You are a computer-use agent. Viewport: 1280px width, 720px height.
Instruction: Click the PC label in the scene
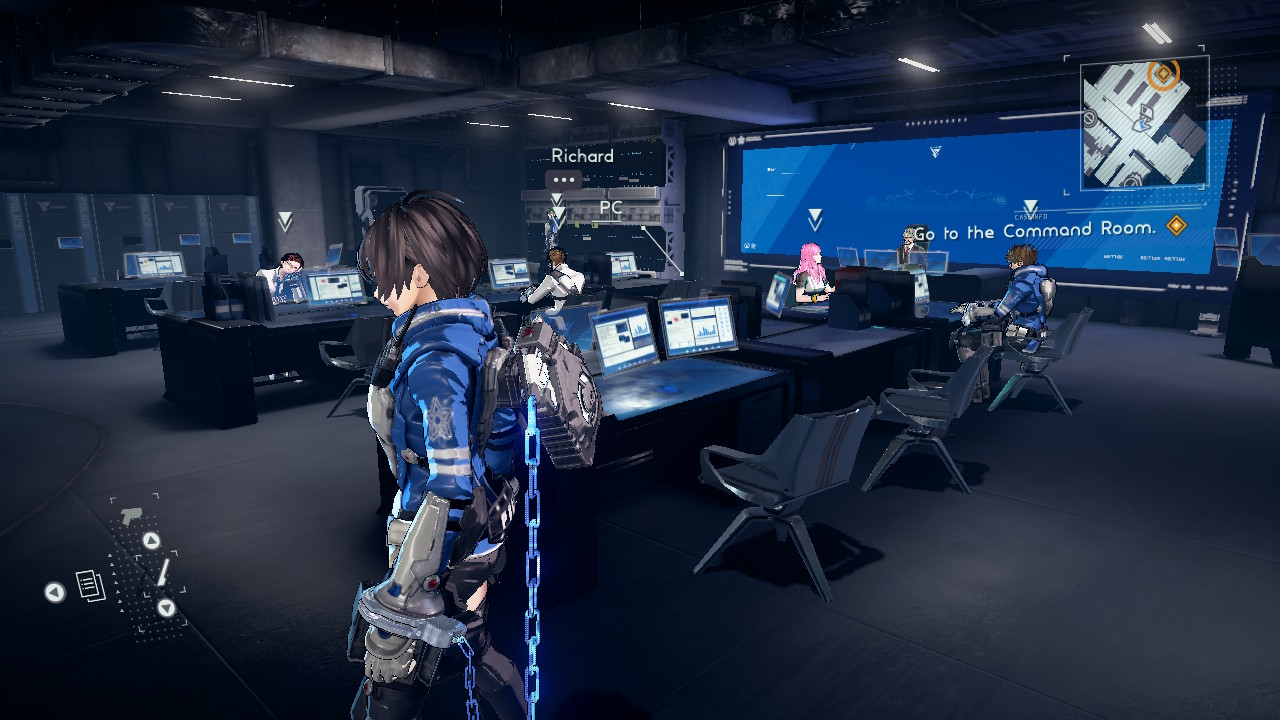(x=611, y=207)
